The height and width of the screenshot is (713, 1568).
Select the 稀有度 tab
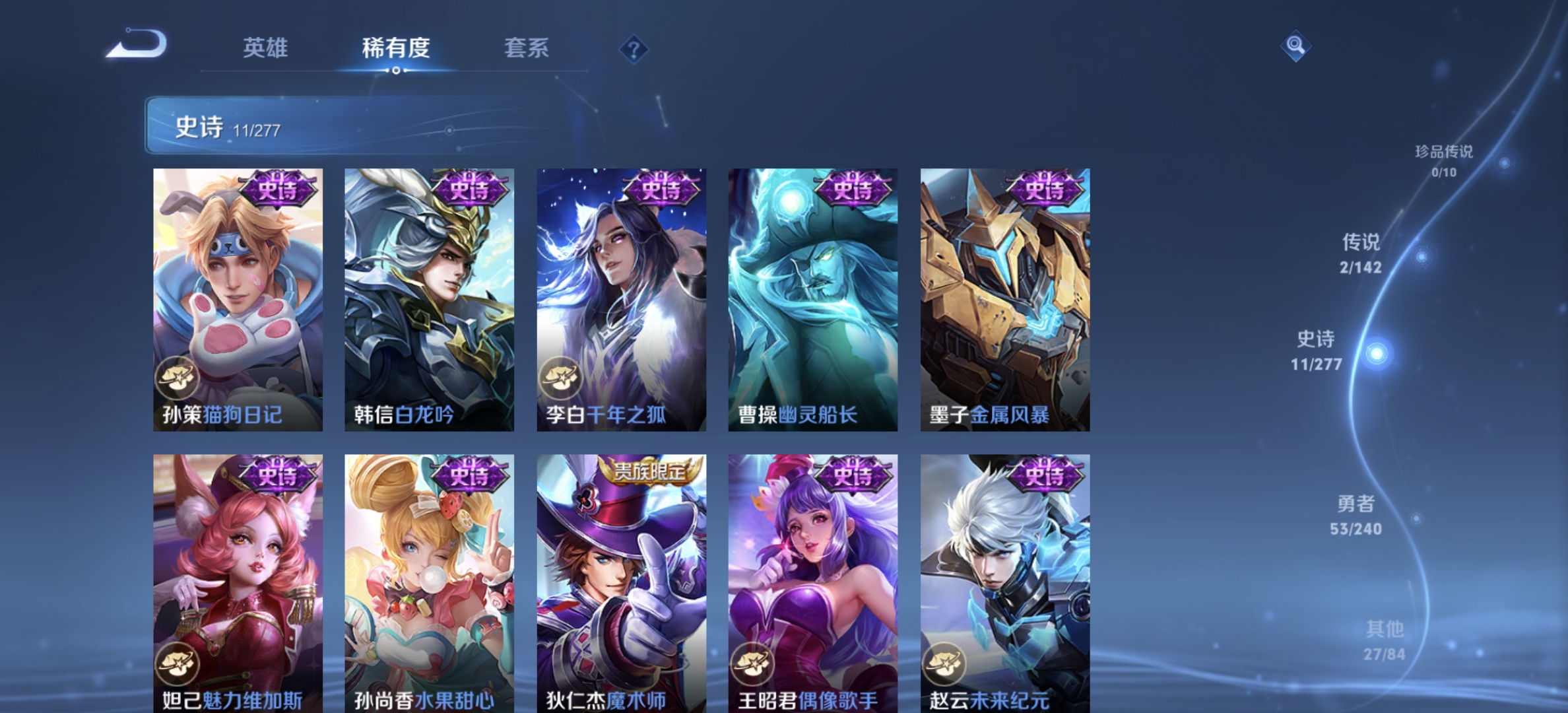coord(395,48)
